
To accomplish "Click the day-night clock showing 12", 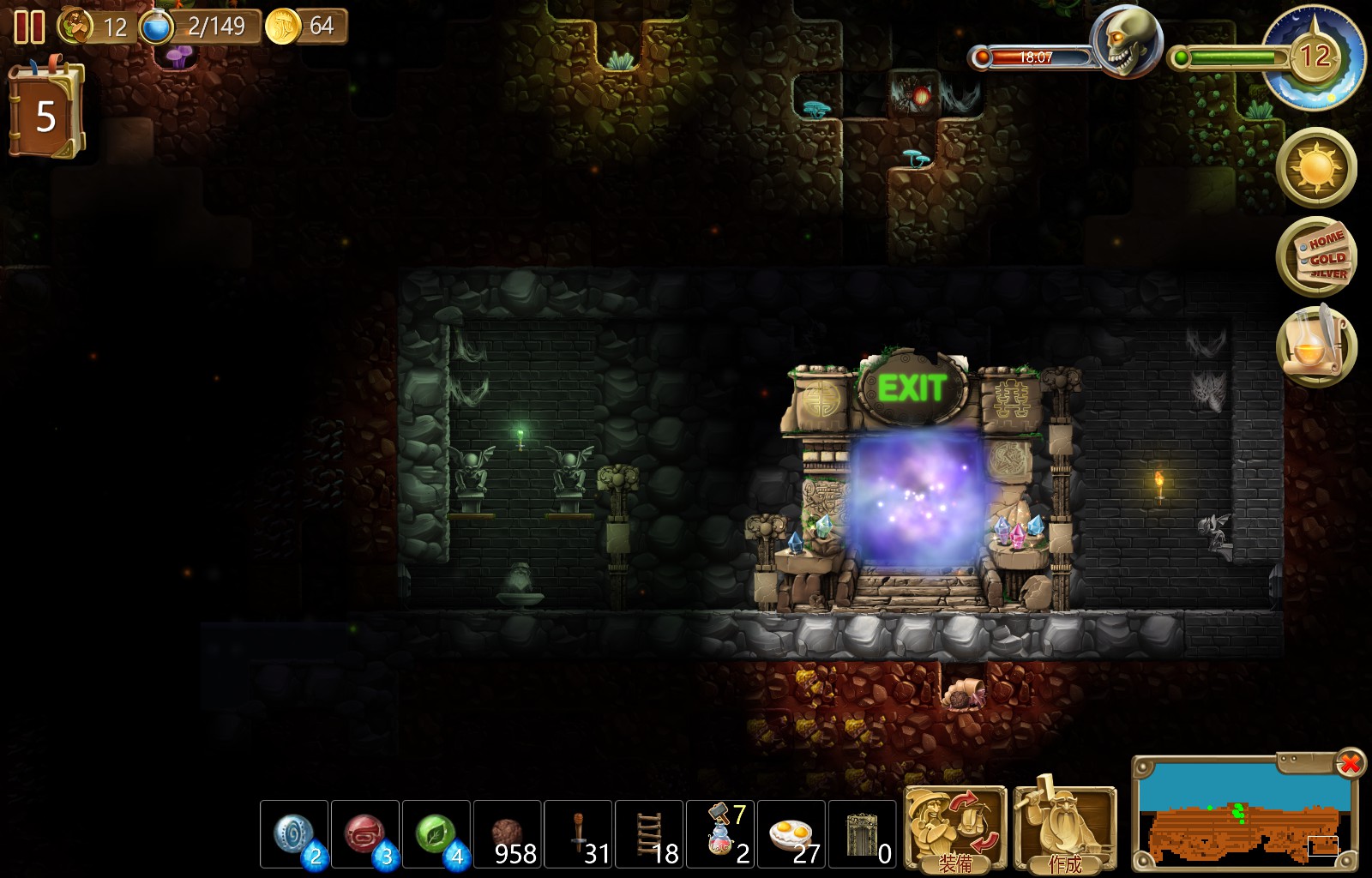I will click(1314, 57).
